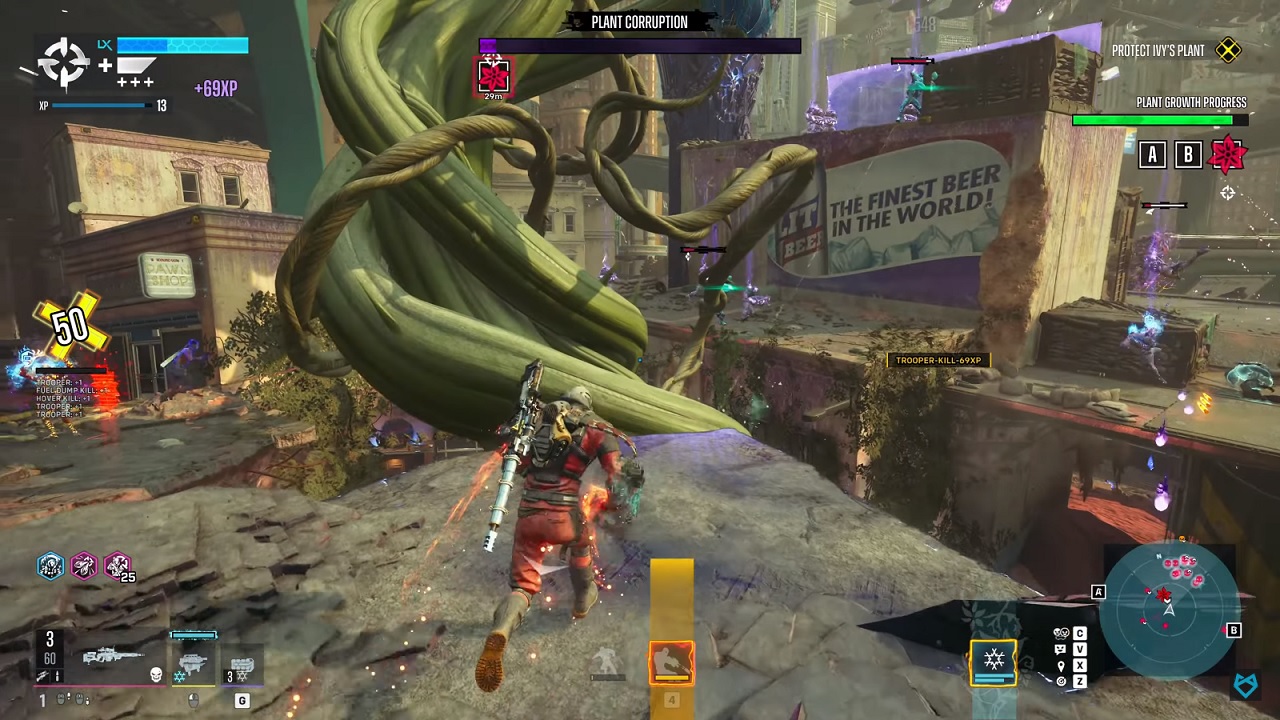Select the grenade slot
The image size is (1280, 720).
tap(240, 665)
